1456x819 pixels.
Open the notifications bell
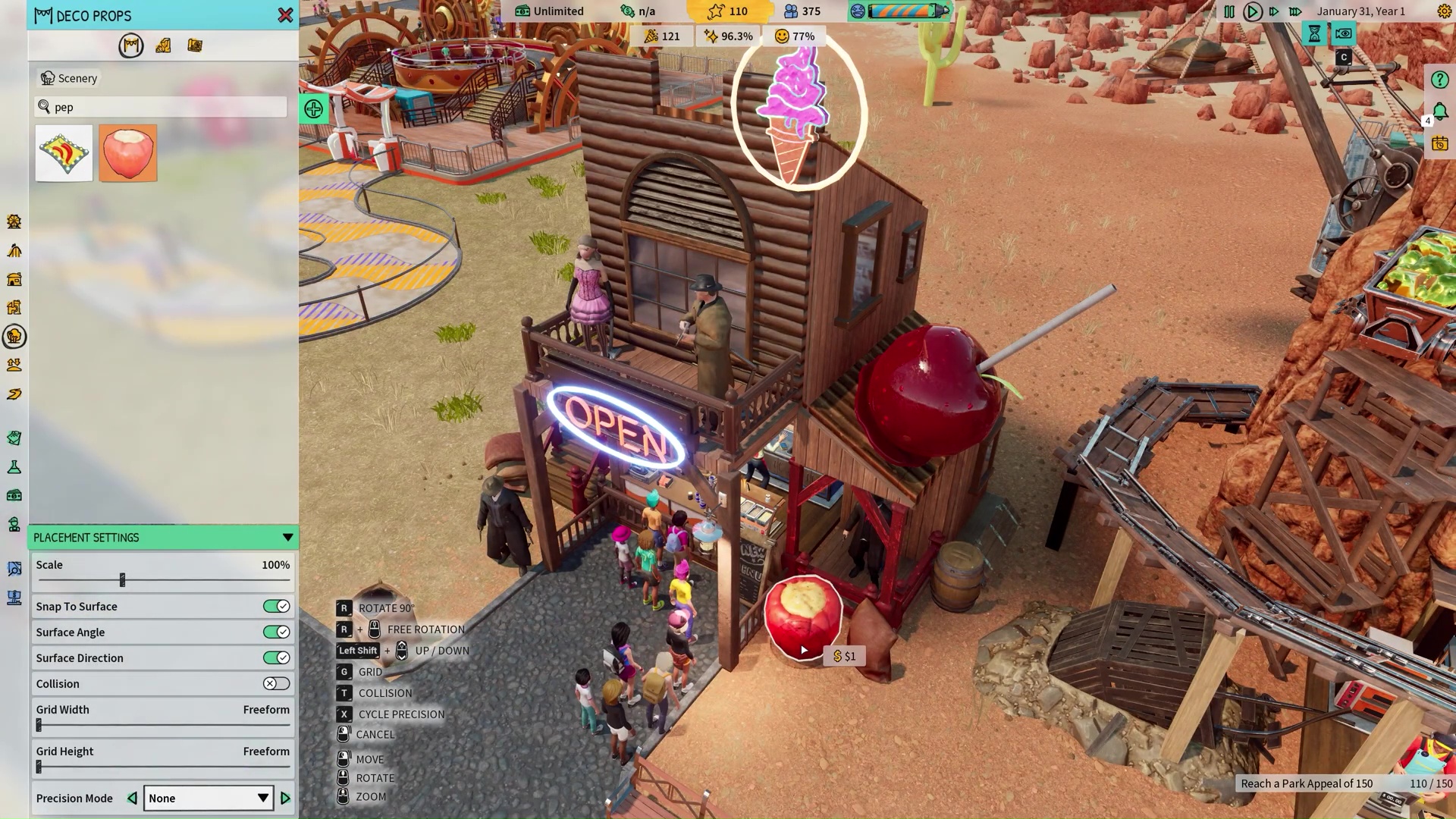(1440, 111)
